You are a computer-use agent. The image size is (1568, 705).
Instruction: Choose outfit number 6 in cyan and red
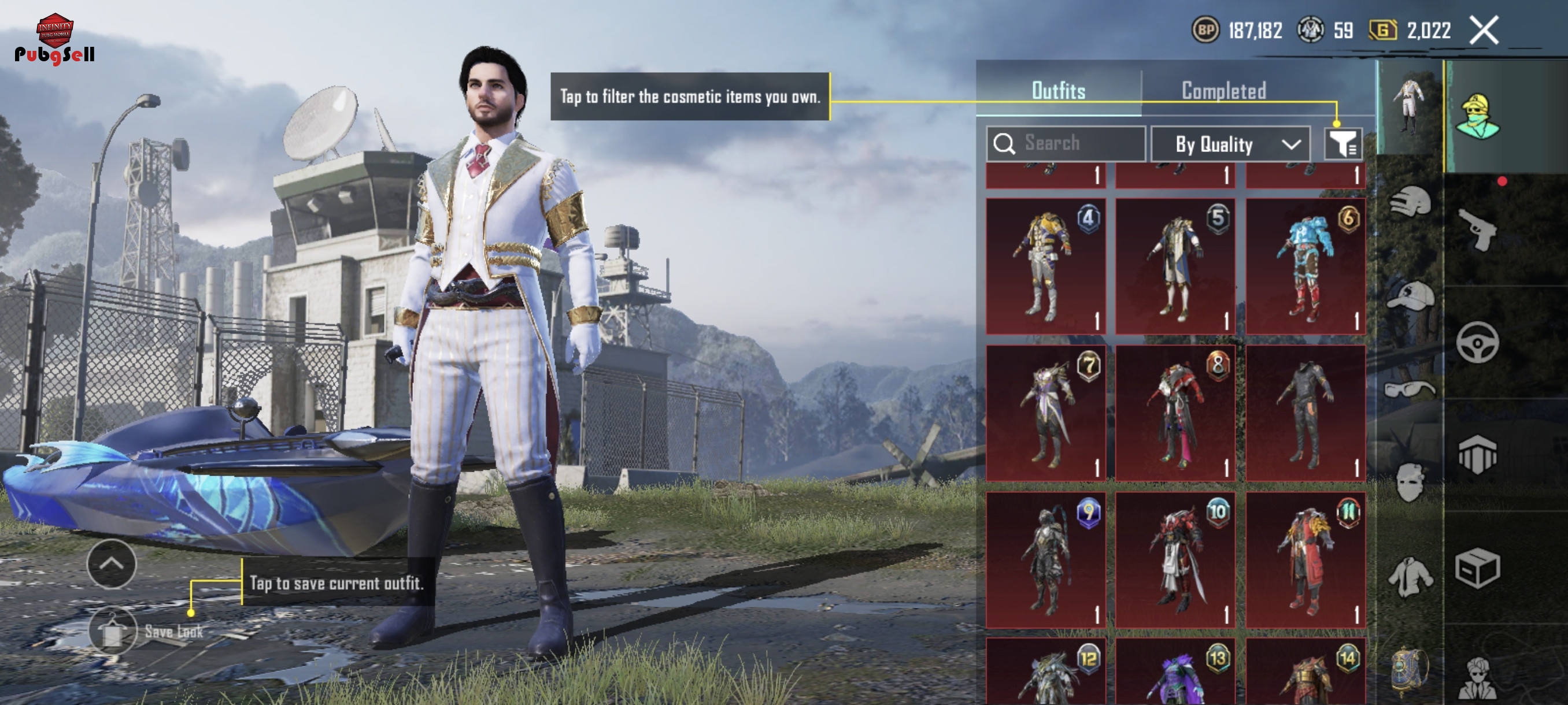[x=1305, y=266]
